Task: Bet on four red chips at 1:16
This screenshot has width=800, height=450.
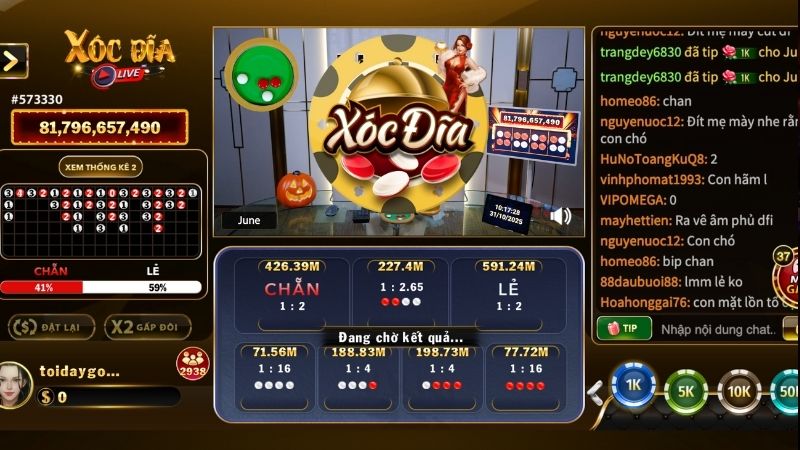Action: click(x=525, y=377)
